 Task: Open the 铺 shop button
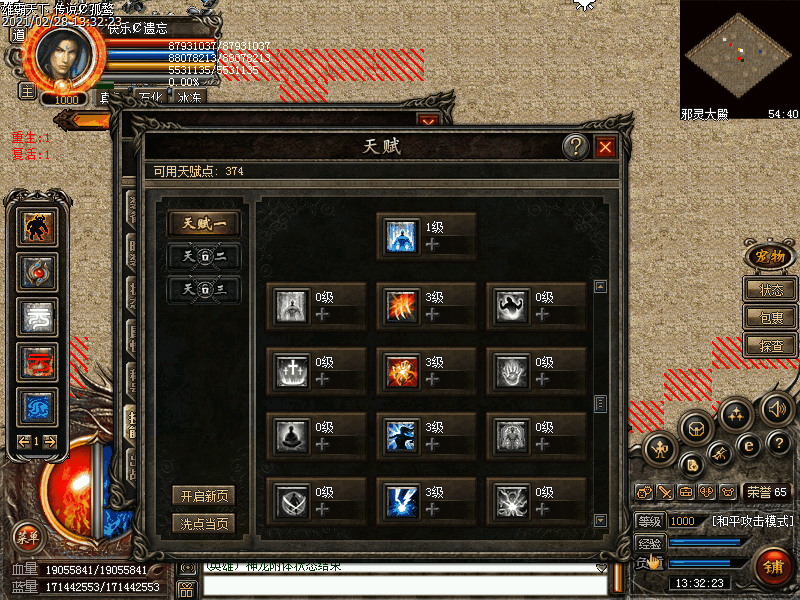click(x=772, y=567)
